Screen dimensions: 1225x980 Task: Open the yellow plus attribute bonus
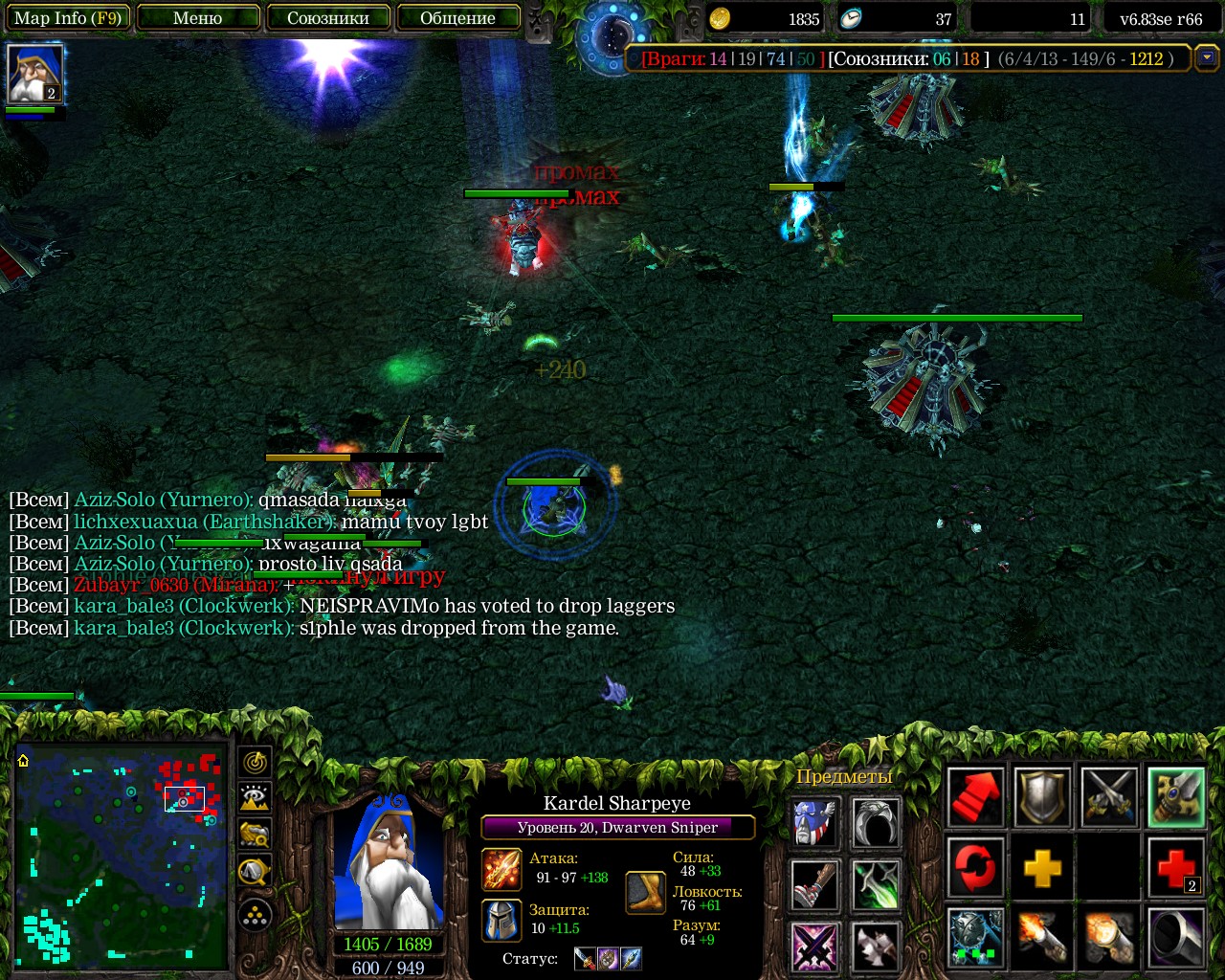(x=1042, y=868)
